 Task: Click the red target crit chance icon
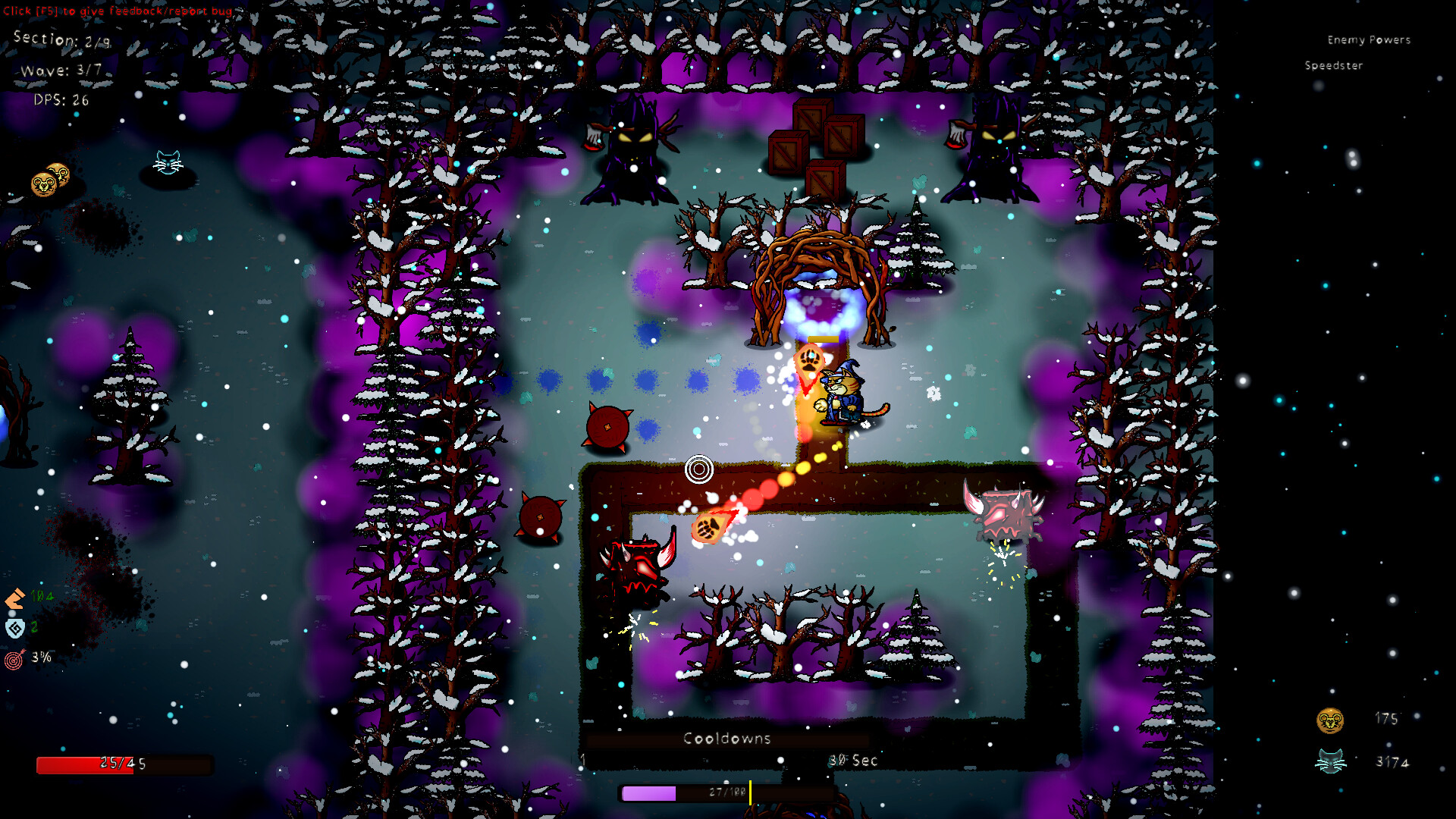[14, 660]
